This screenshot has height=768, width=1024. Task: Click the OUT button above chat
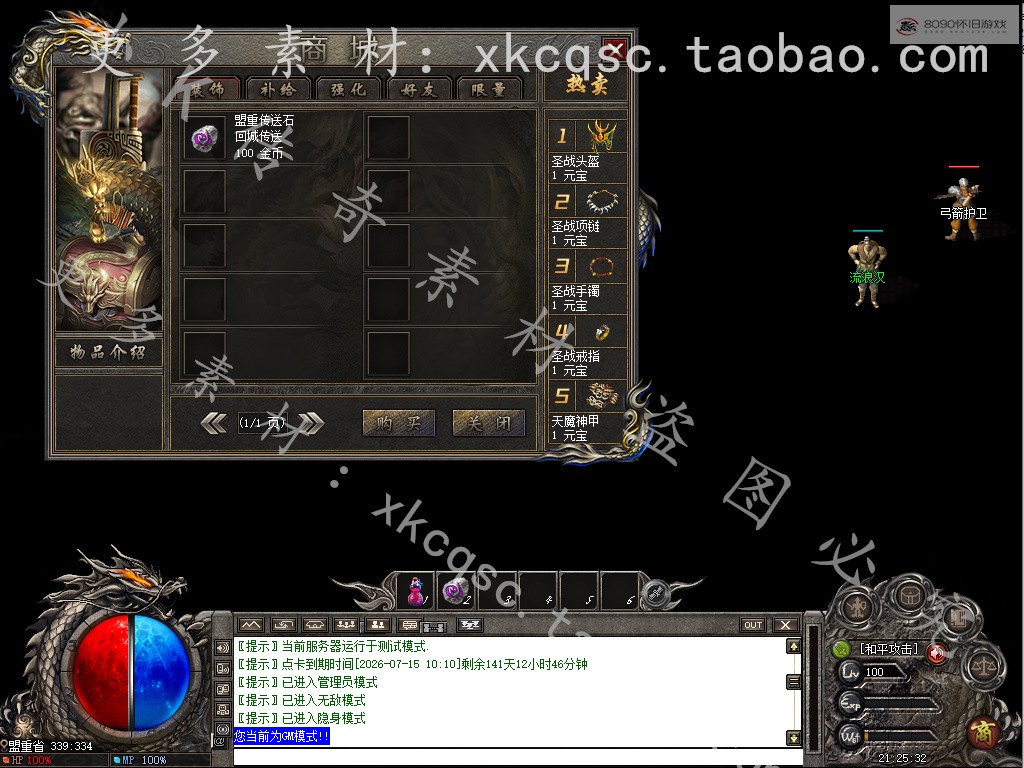[753, 625]
